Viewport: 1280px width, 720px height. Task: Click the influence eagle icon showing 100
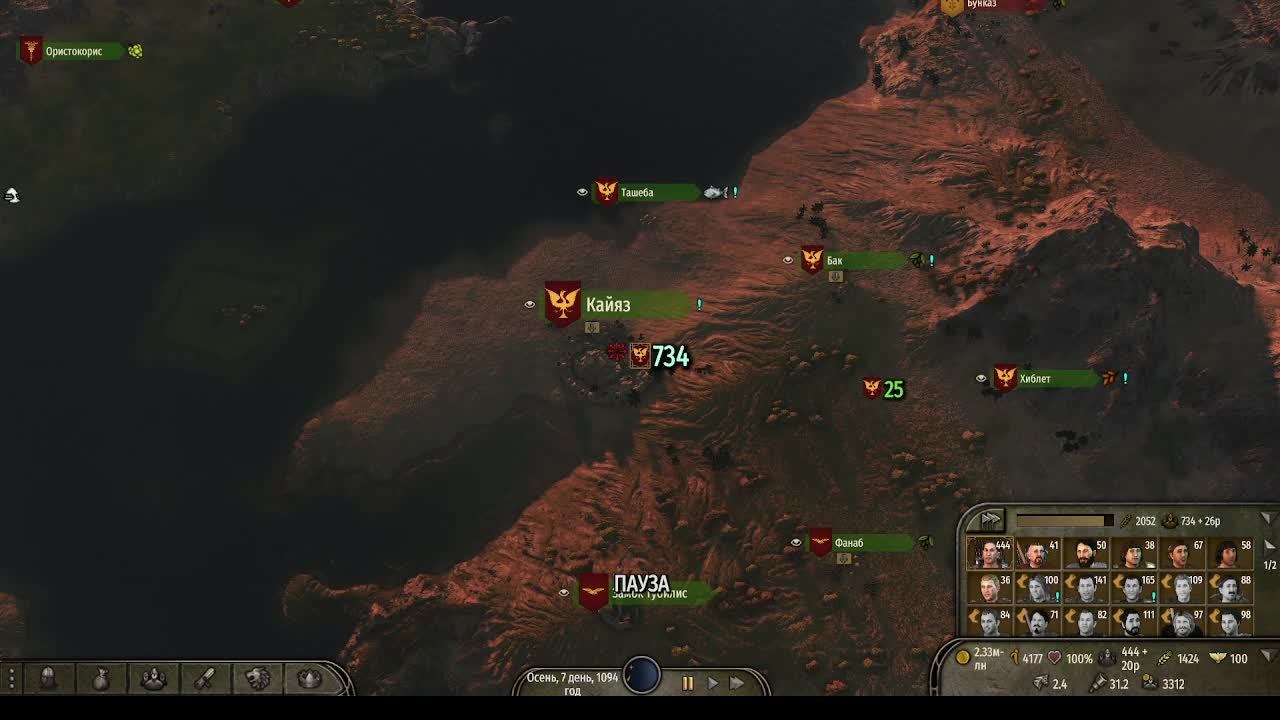tap(1217, 656)
